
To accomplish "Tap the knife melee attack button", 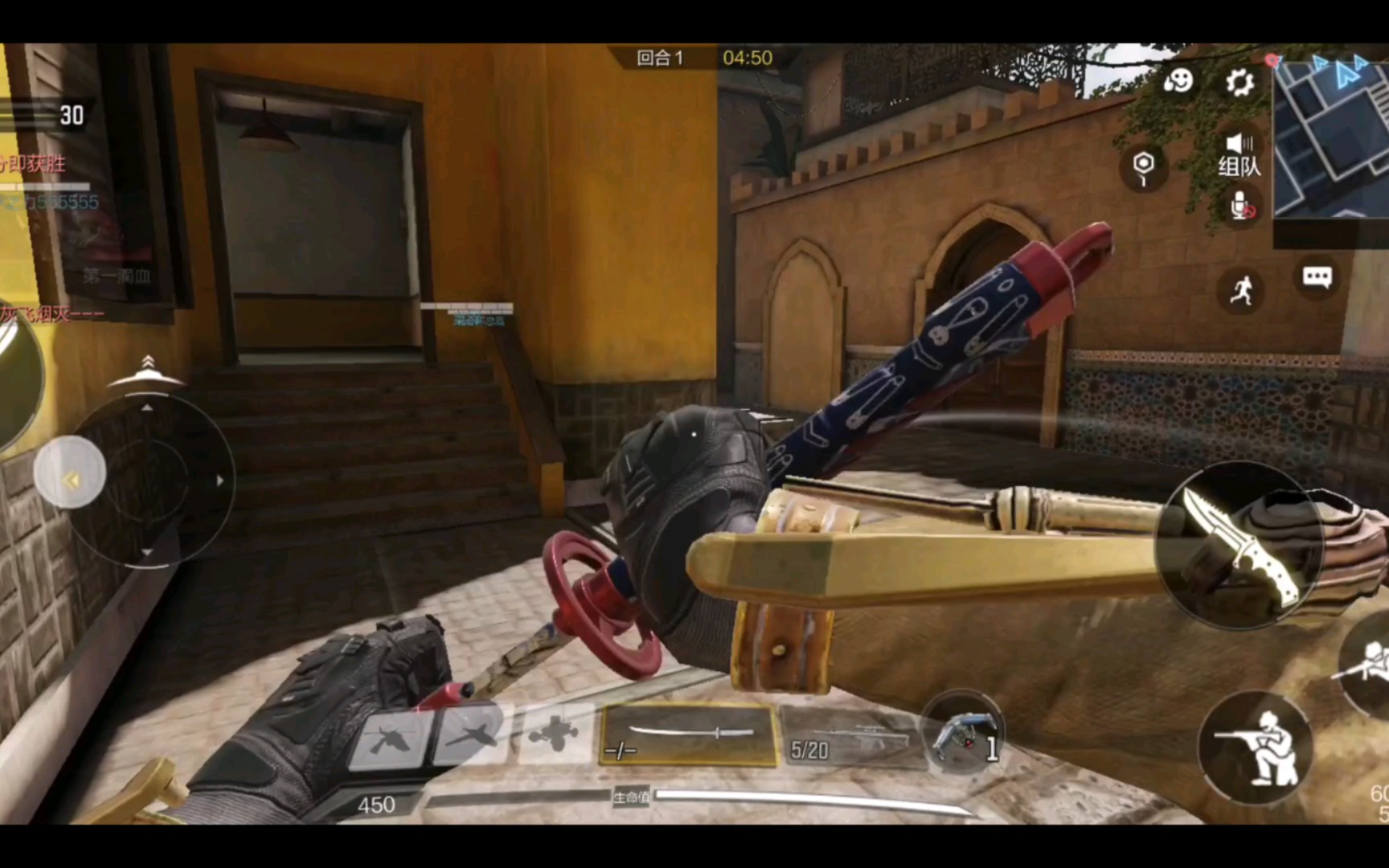I will [1238, 545].
